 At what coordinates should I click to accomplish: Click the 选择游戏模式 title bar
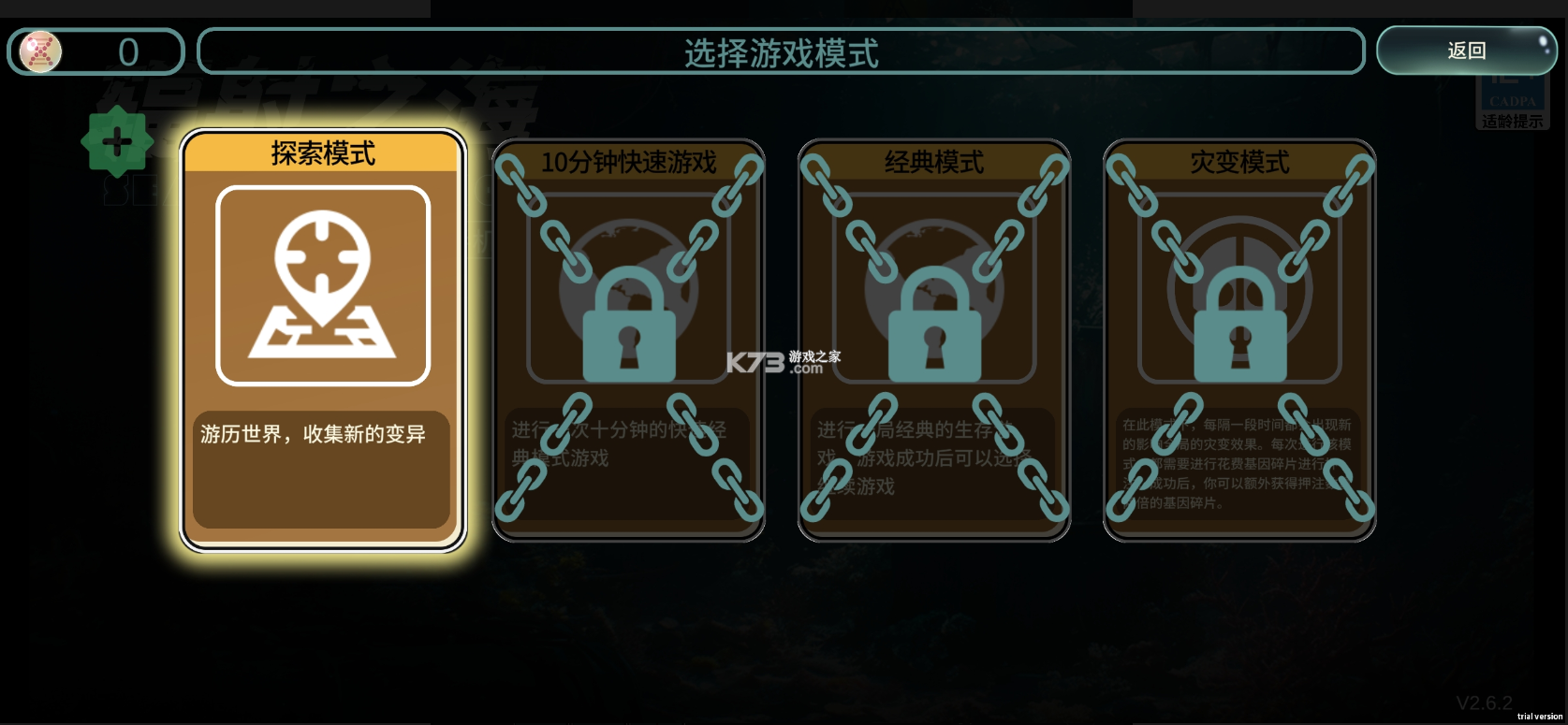click(783, 53)
